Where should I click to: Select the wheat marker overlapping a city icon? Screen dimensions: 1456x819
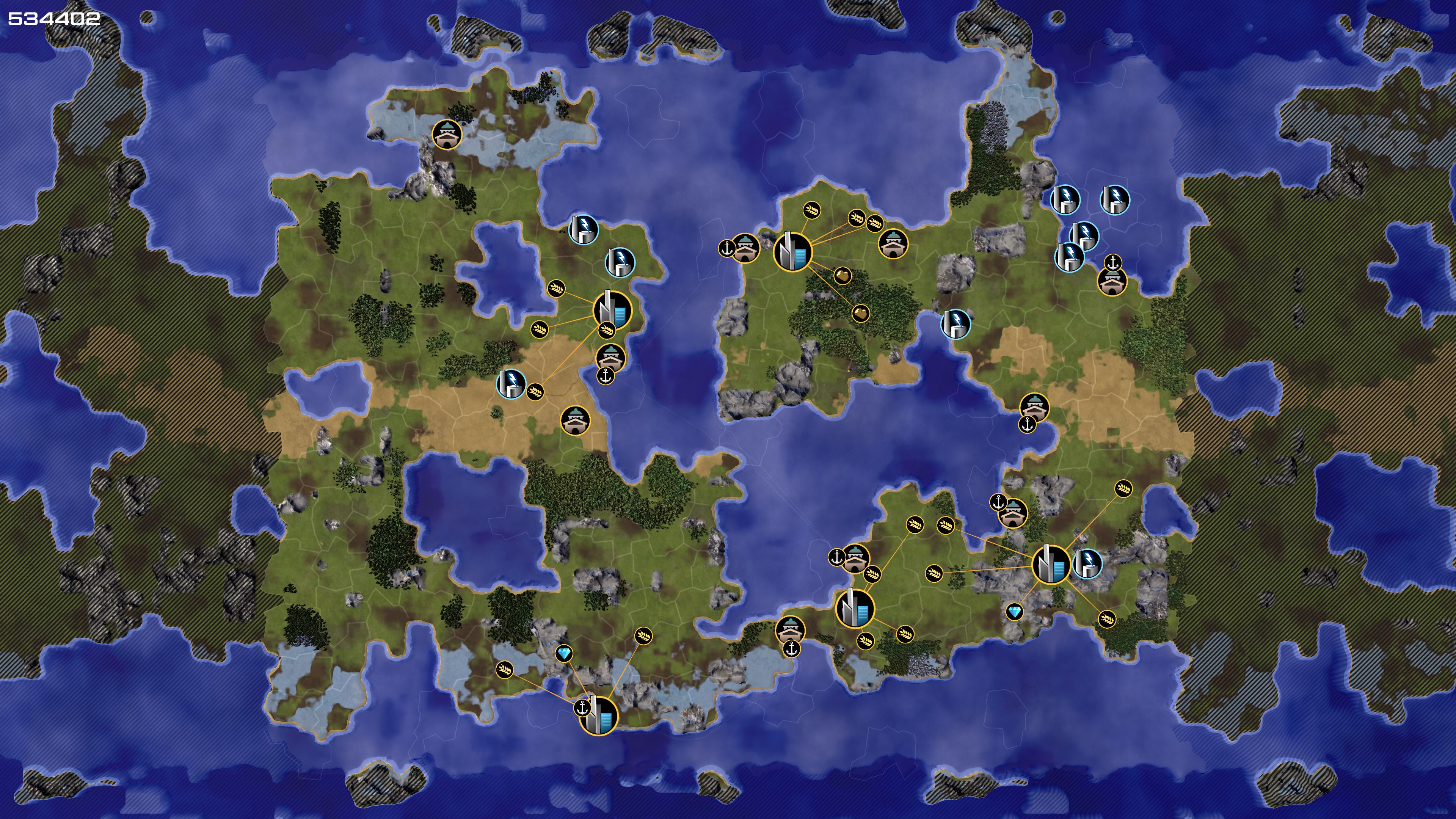606,329
